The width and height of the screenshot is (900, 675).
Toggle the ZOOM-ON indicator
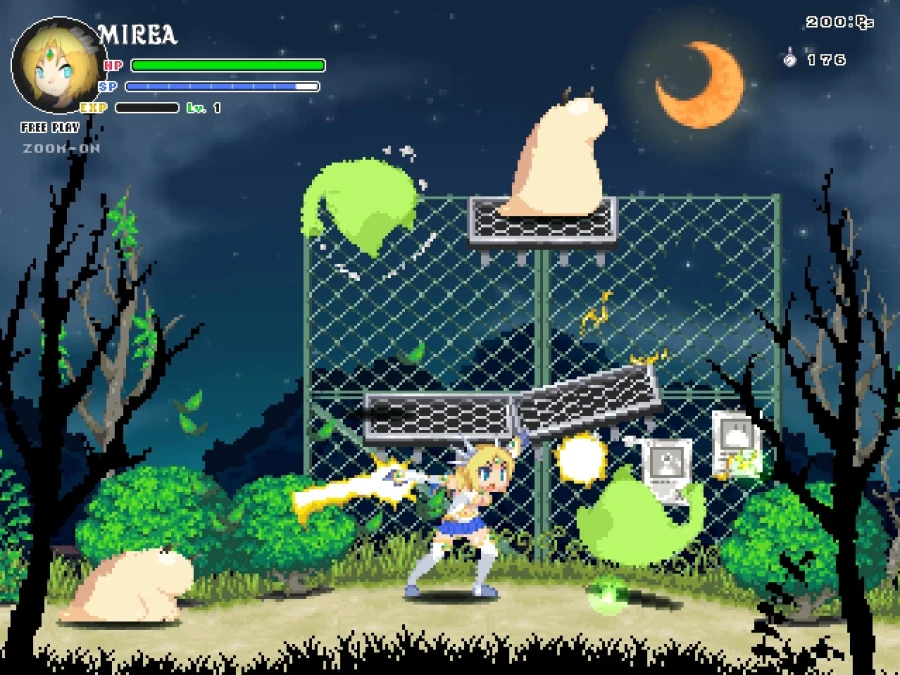point(61,148)
